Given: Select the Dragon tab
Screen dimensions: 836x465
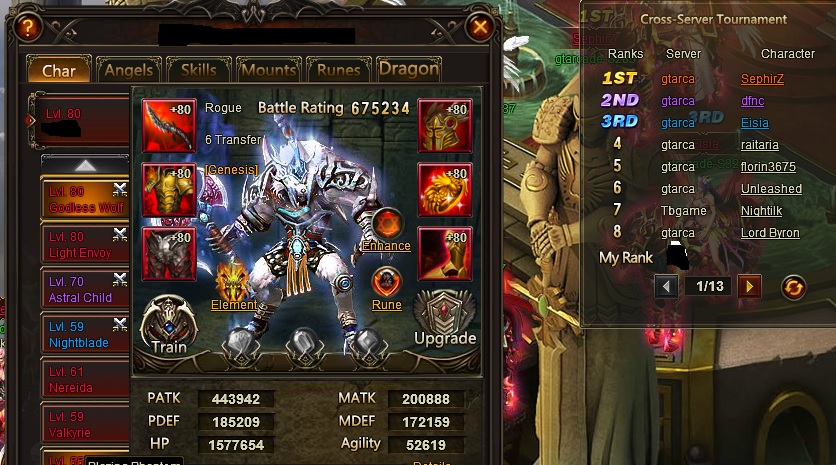Looking at the screenshot, I should click(x=408, y=69).
